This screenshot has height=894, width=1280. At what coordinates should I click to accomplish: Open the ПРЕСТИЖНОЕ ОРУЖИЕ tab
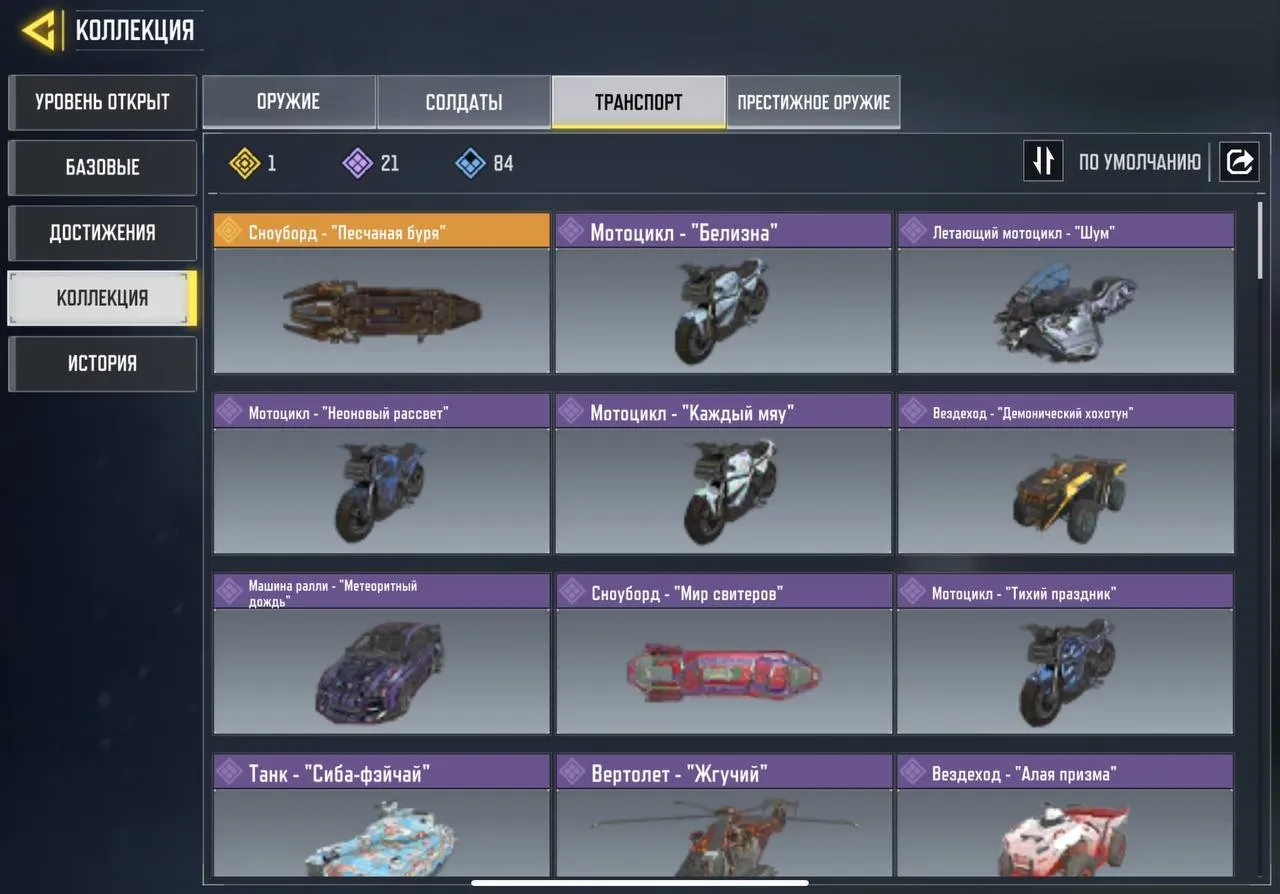(x=812, y=101)
